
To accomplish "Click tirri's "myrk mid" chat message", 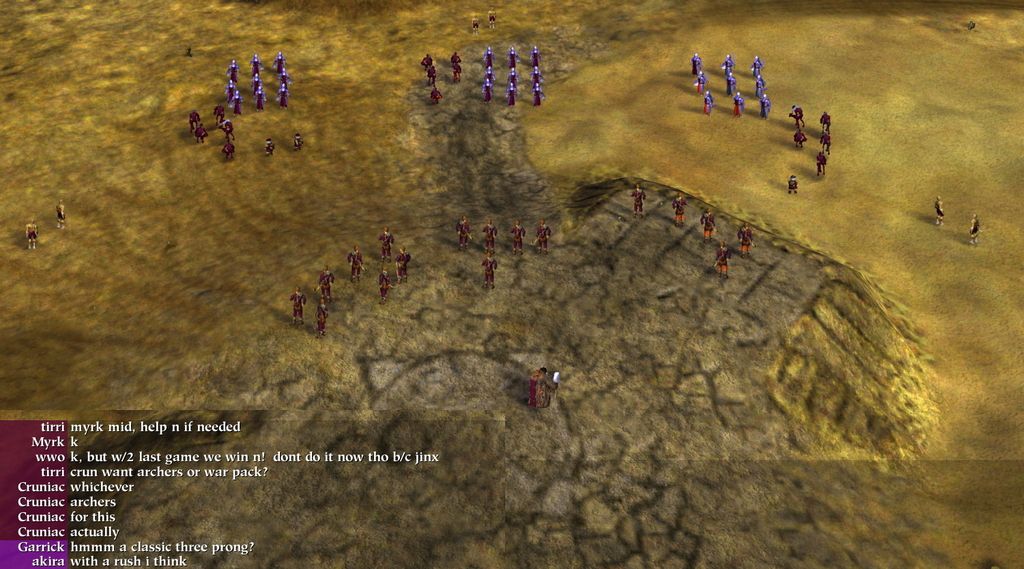I will 155,427.
